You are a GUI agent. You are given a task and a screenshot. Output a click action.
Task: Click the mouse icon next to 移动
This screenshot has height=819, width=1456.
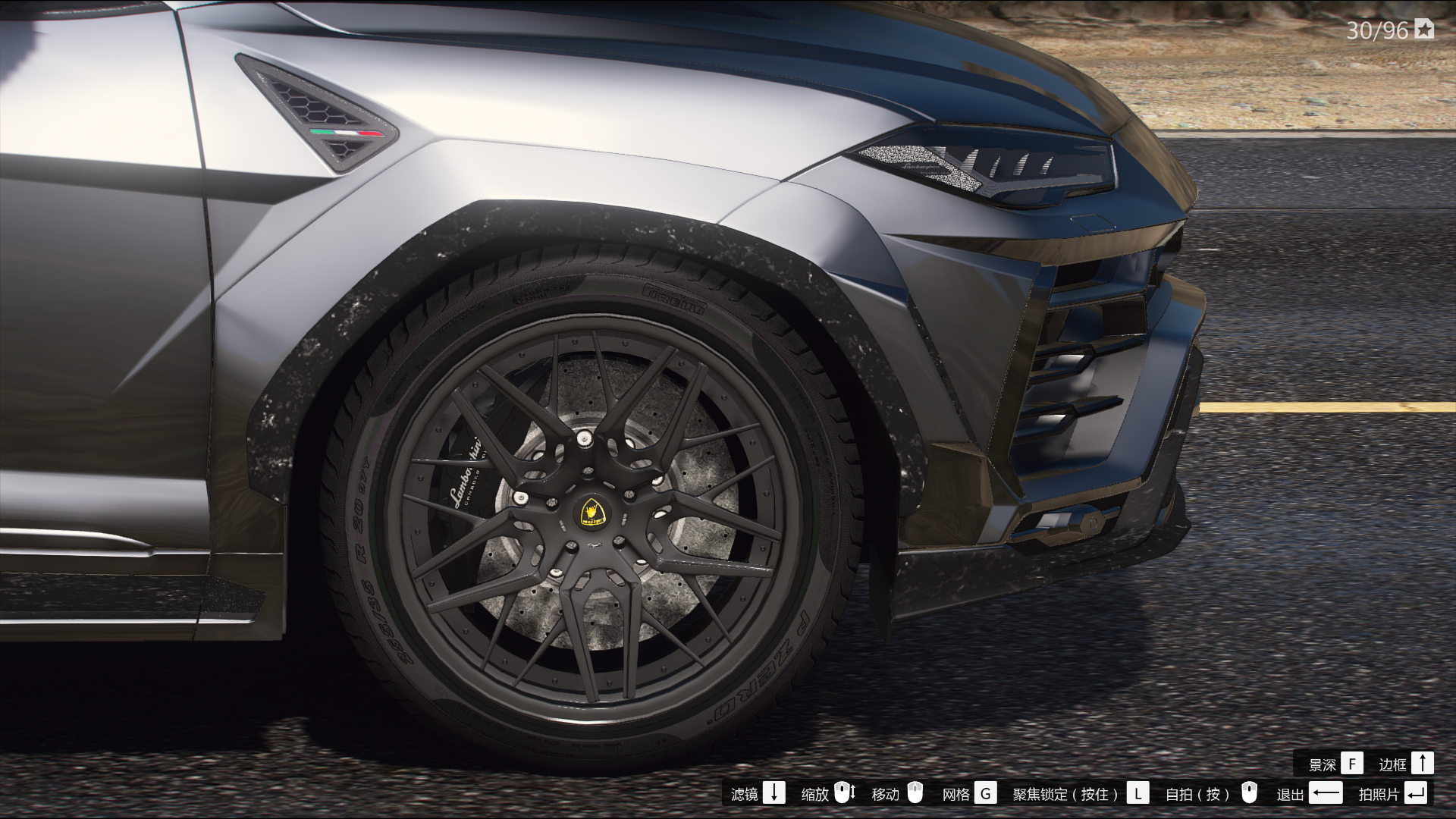point(917,794)
